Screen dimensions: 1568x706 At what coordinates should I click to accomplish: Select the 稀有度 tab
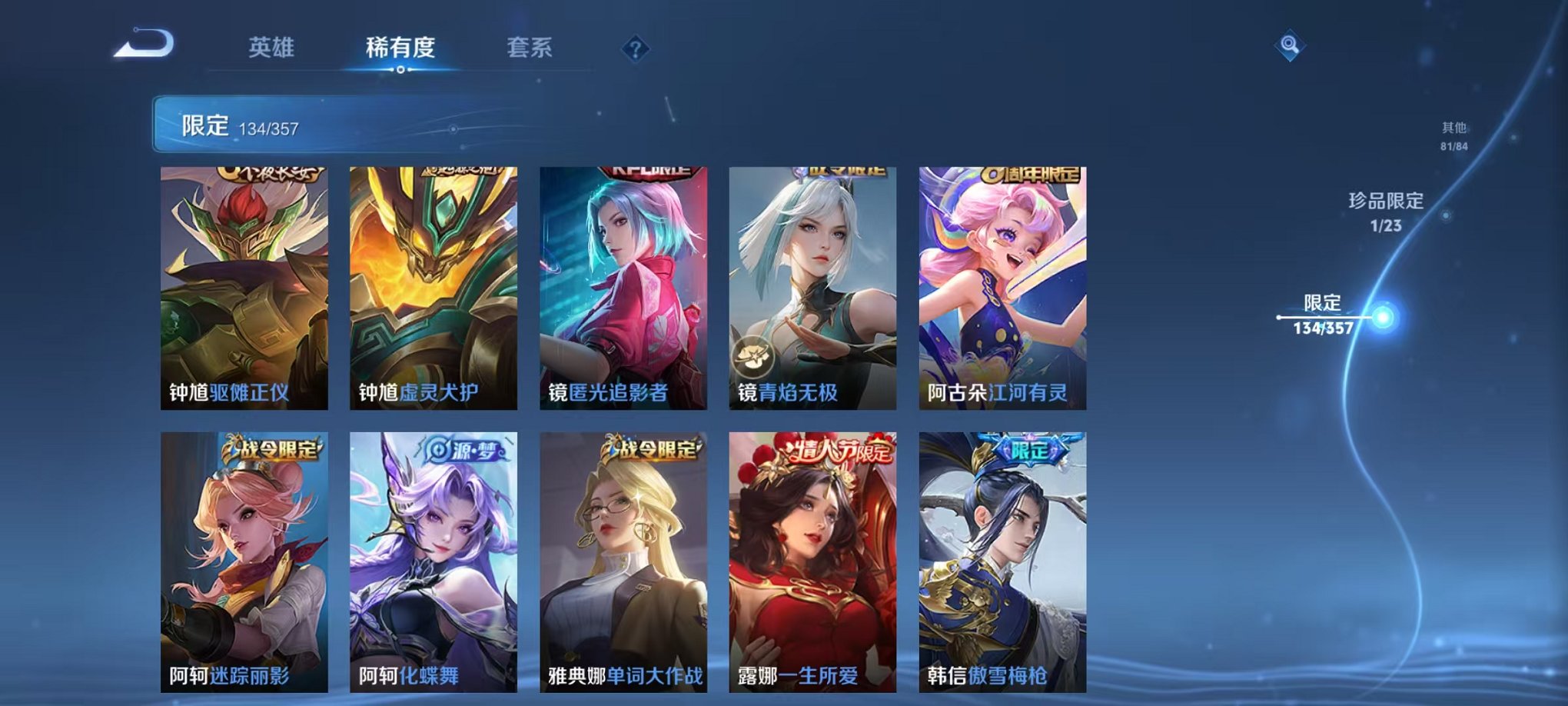[x=398, y=46]
